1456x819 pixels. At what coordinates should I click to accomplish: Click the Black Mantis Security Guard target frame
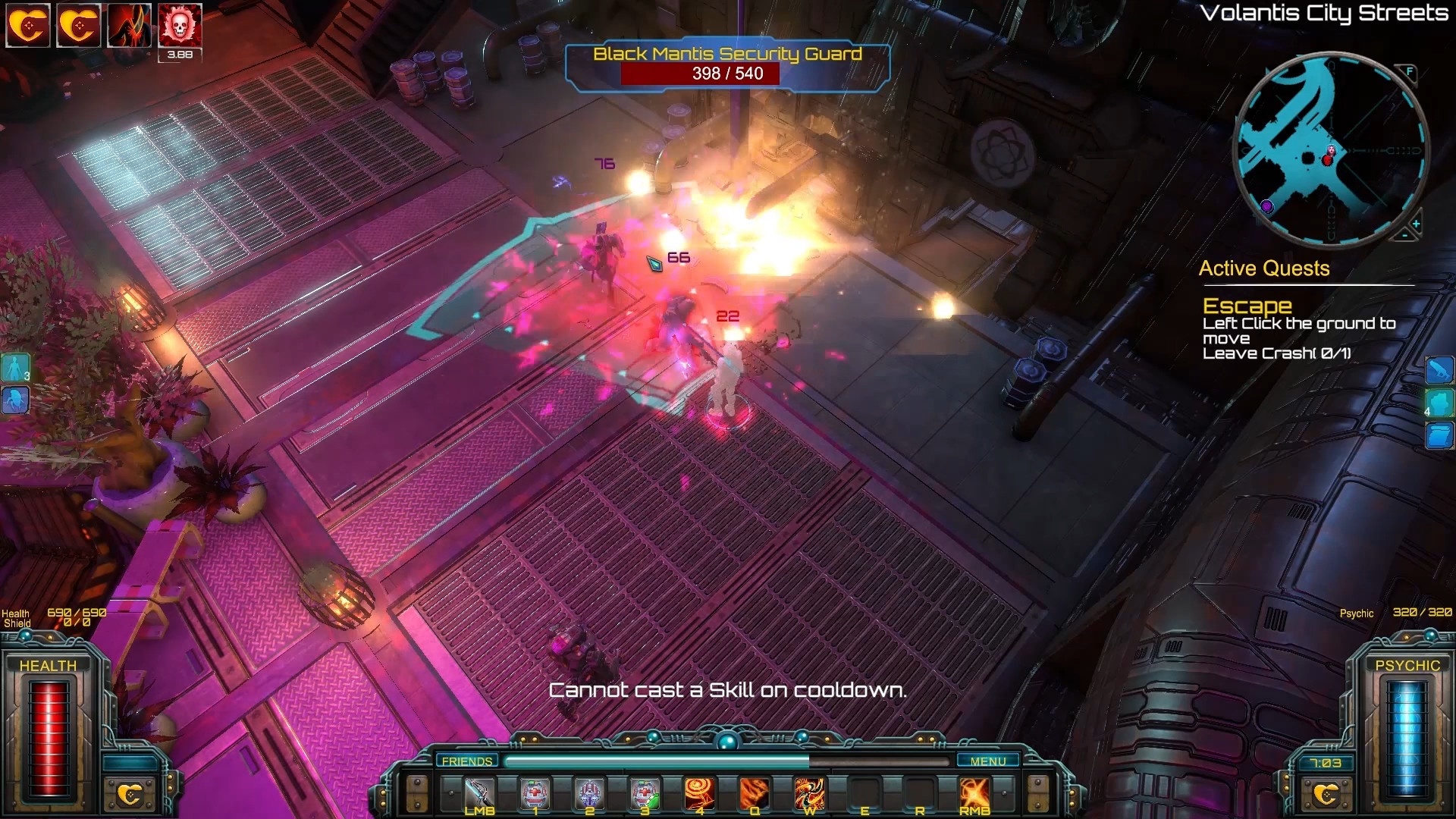[727, 65]
